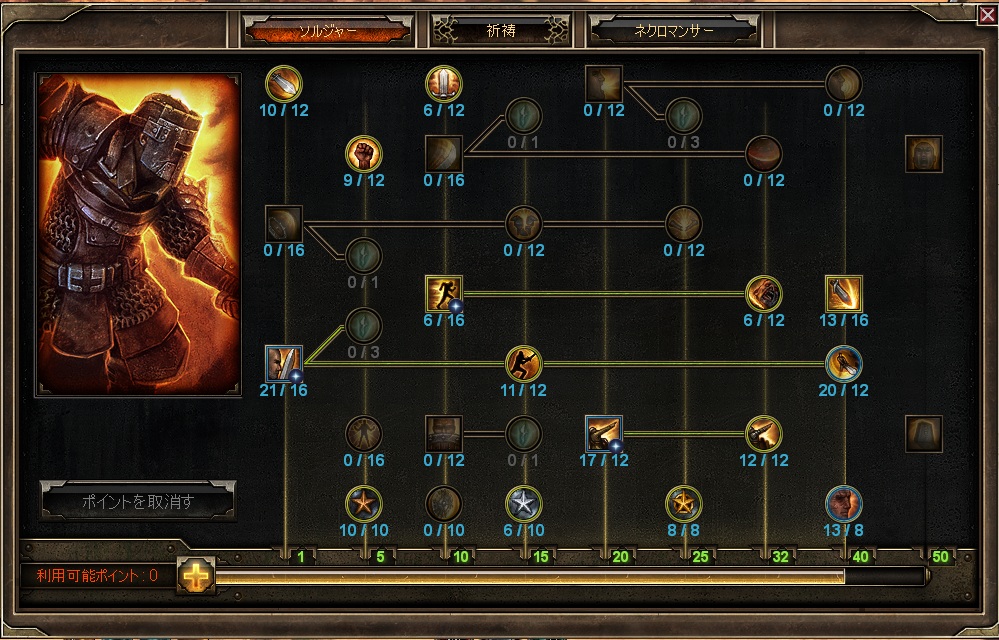999x640 pixels.
Task: Open the 祈祷 tab
Action: pos(500,30)
